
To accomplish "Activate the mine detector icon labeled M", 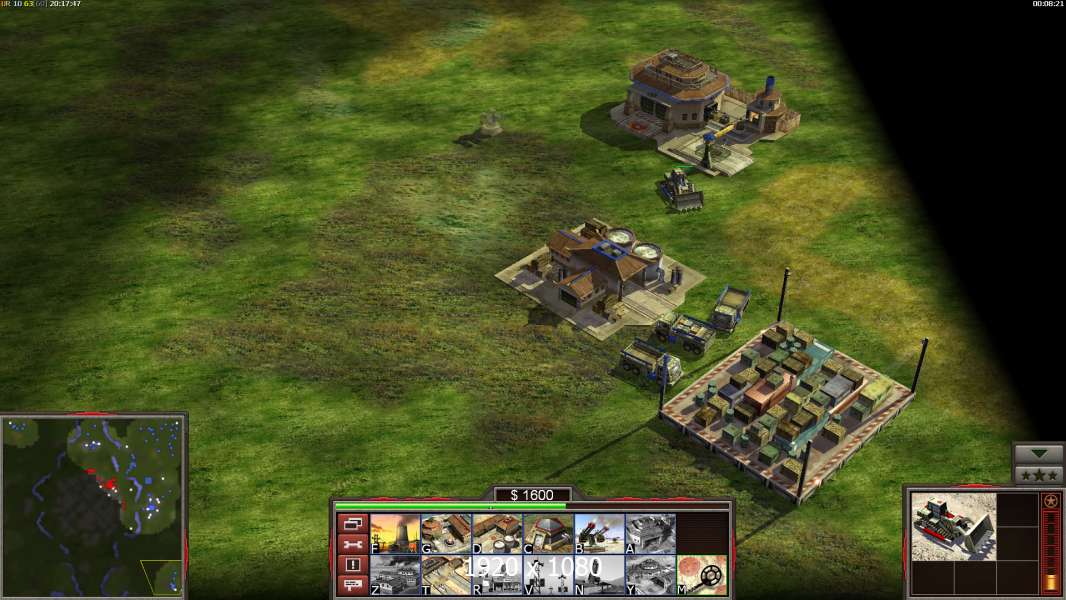I will [x=701, y=574].
